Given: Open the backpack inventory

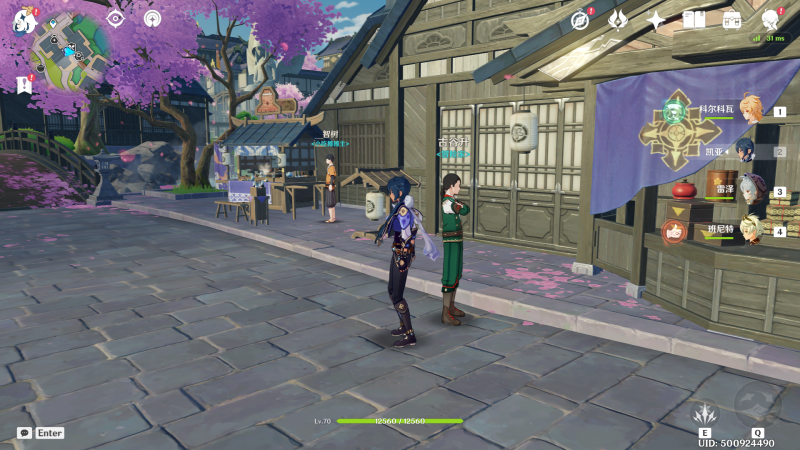Looking at the screenshot, I should [732, 19].
